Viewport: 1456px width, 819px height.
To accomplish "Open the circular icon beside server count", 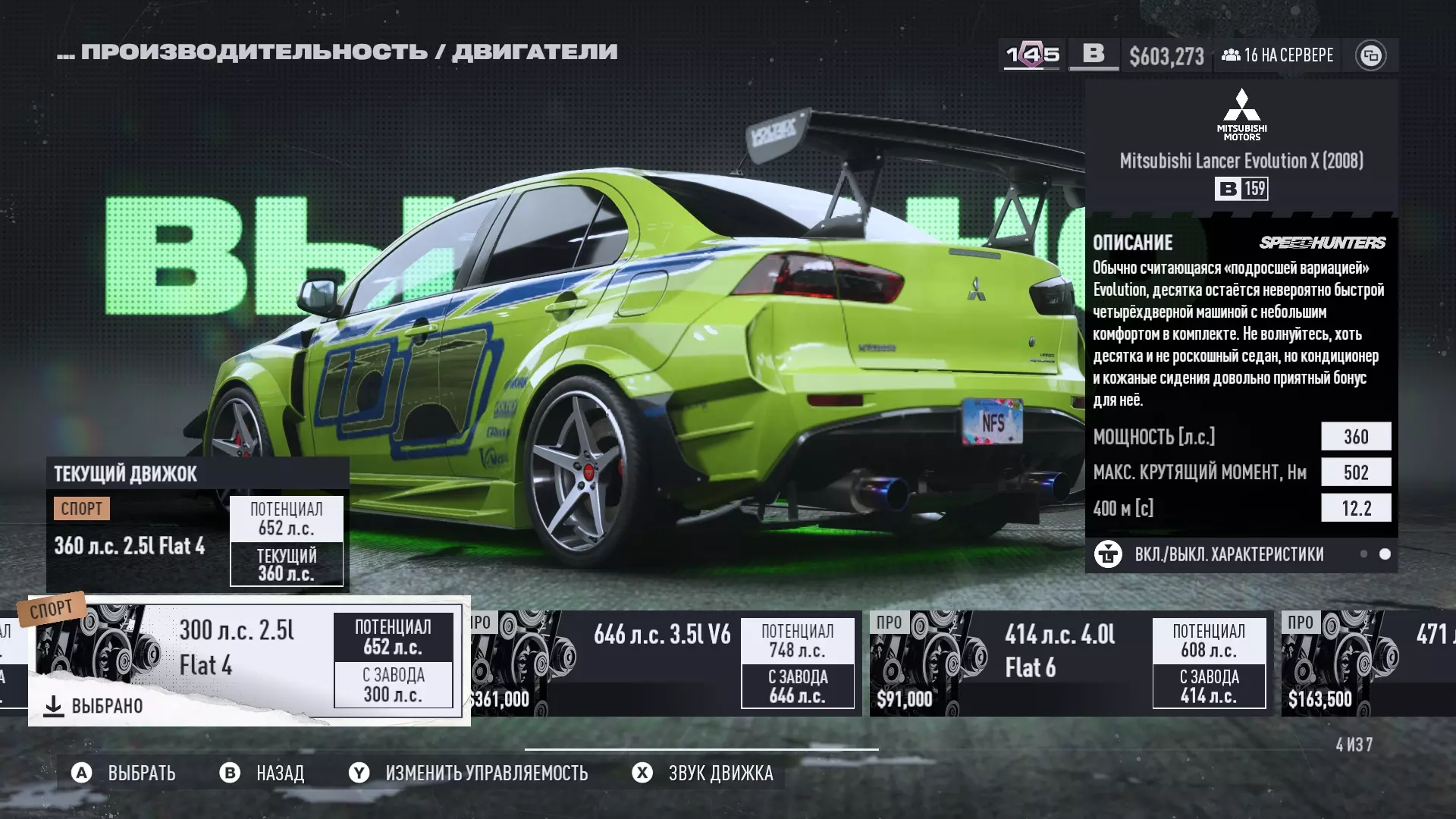I will click(1370, 55).
